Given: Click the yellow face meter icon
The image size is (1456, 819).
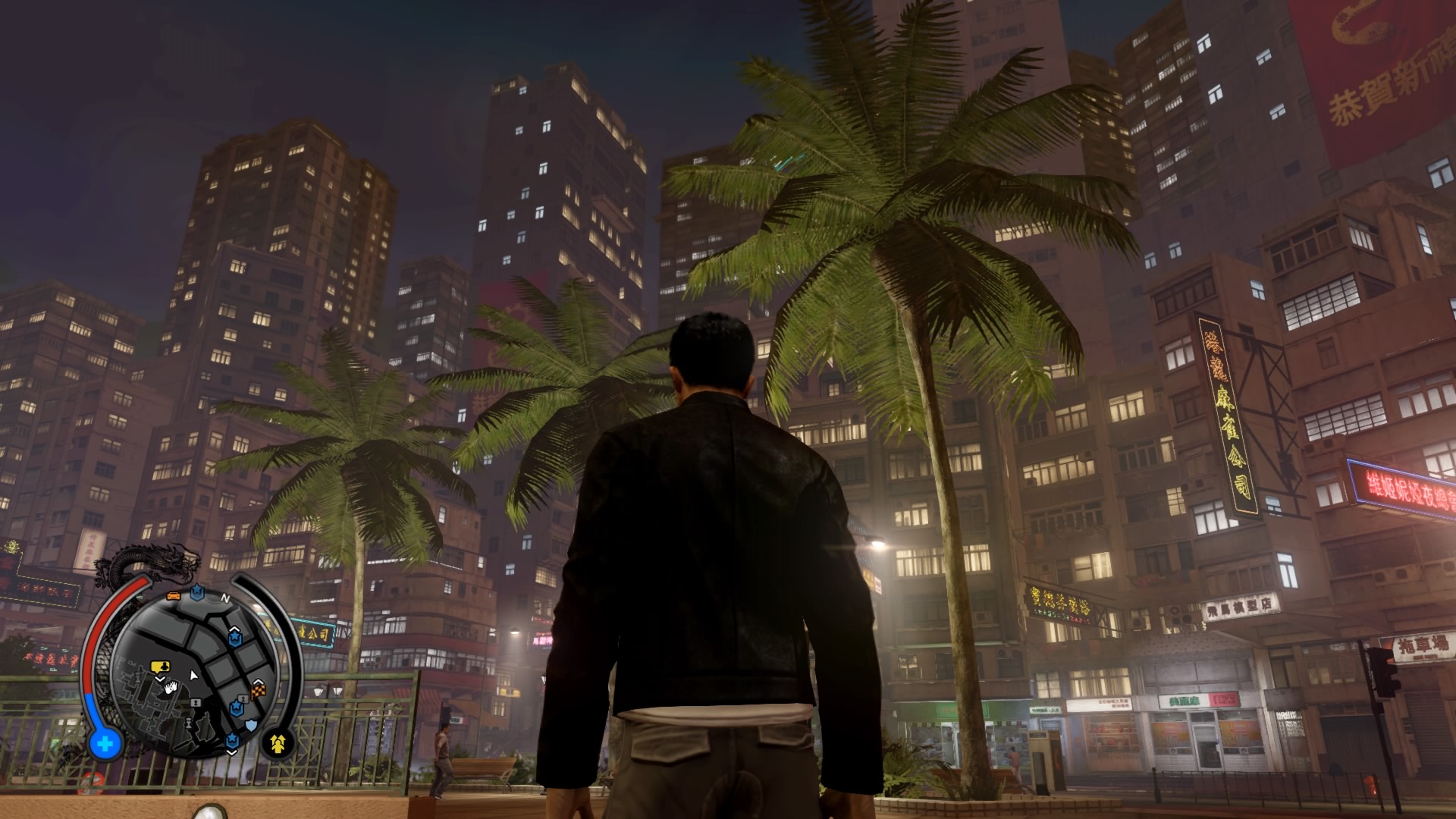Looking at the screenshot, I should 278,742.
